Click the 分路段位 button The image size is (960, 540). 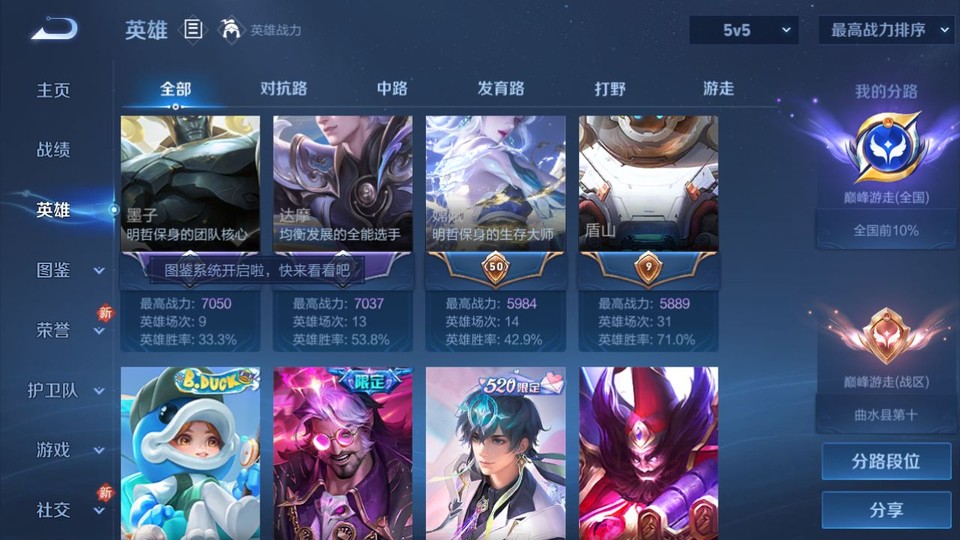tap(886, 462)
